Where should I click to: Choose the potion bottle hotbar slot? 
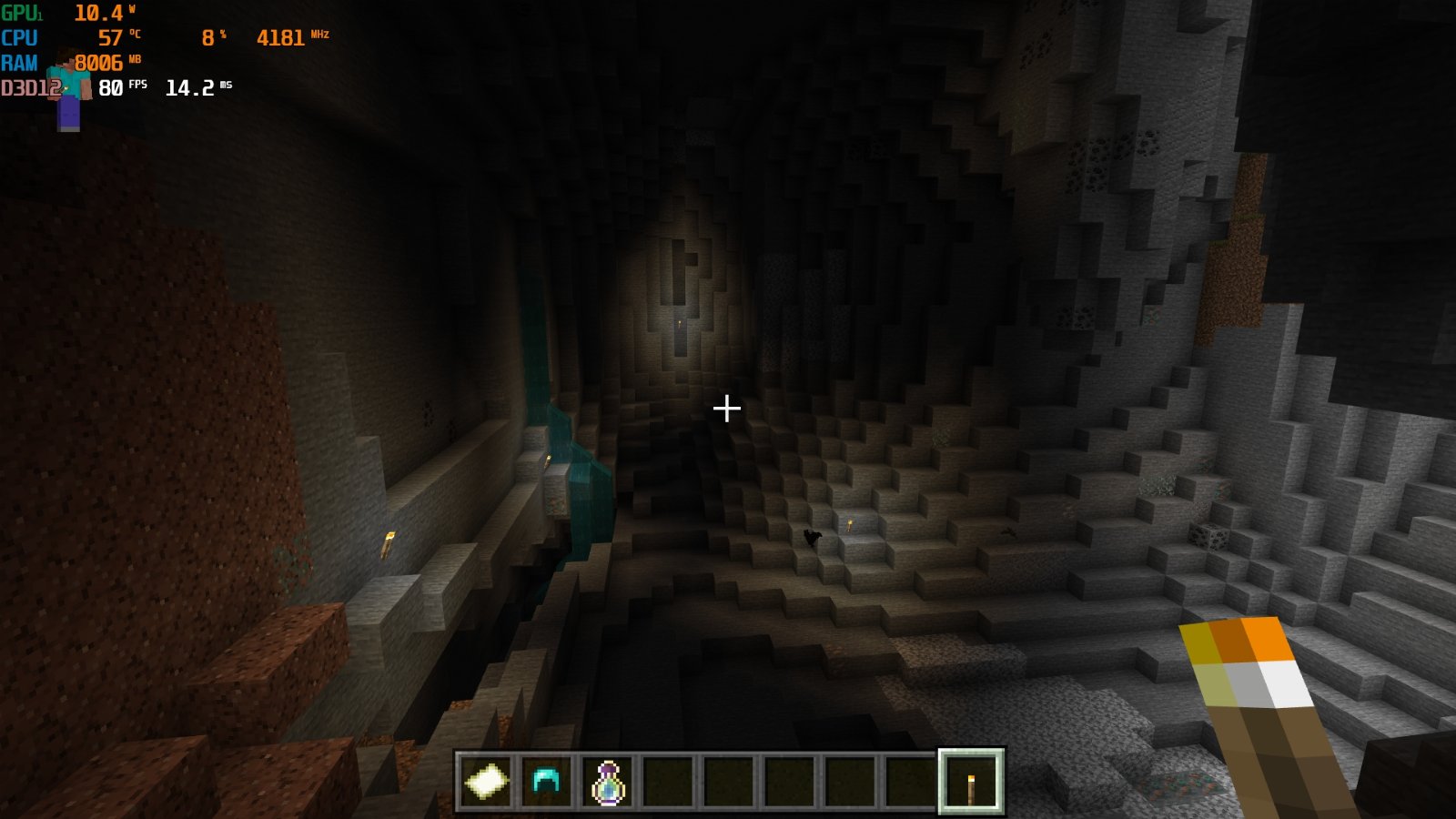pos(607,782)
